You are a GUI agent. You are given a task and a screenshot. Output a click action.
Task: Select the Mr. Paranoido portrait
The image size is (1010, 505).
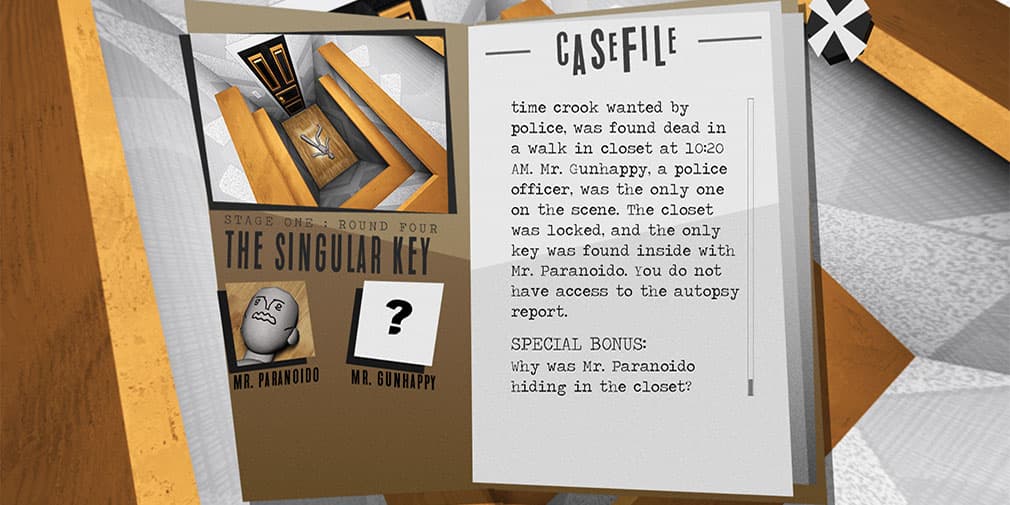(270, 323)
